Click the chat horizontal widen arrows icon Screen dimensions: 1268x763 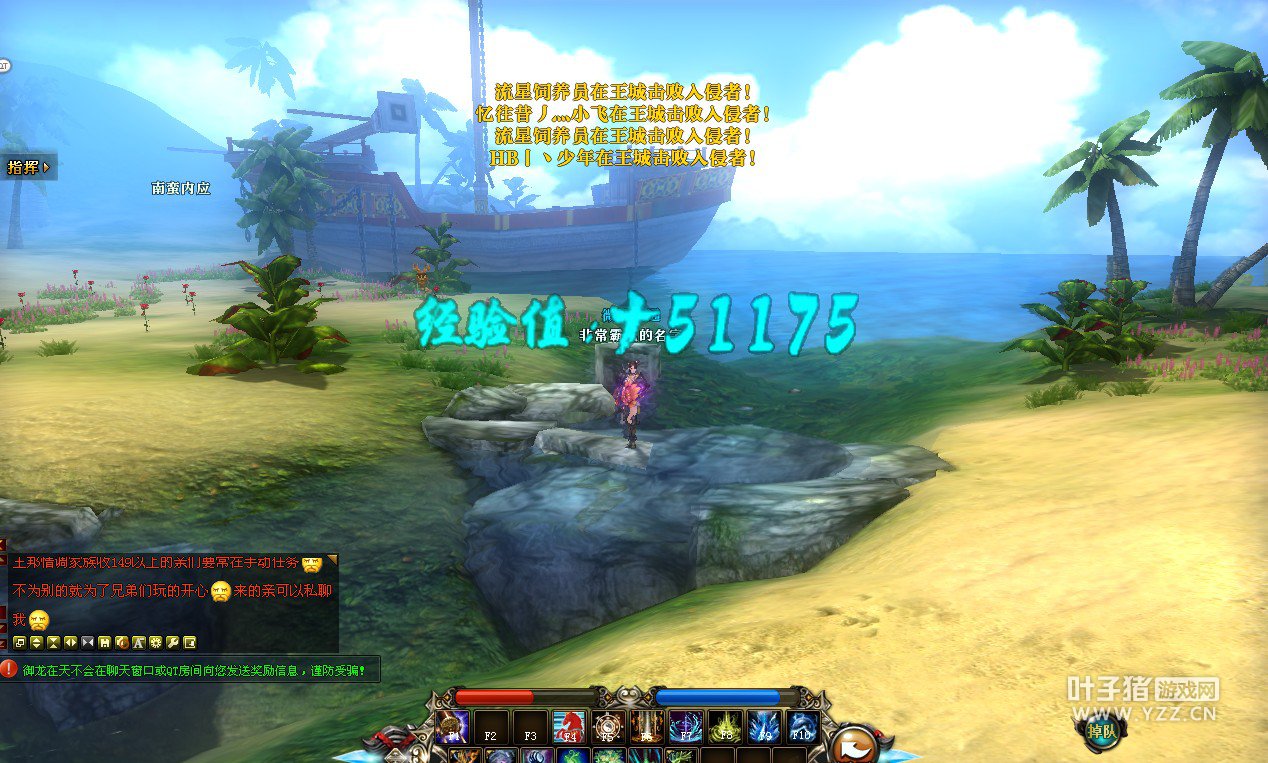pyautogui.click(x=70, y=642)
